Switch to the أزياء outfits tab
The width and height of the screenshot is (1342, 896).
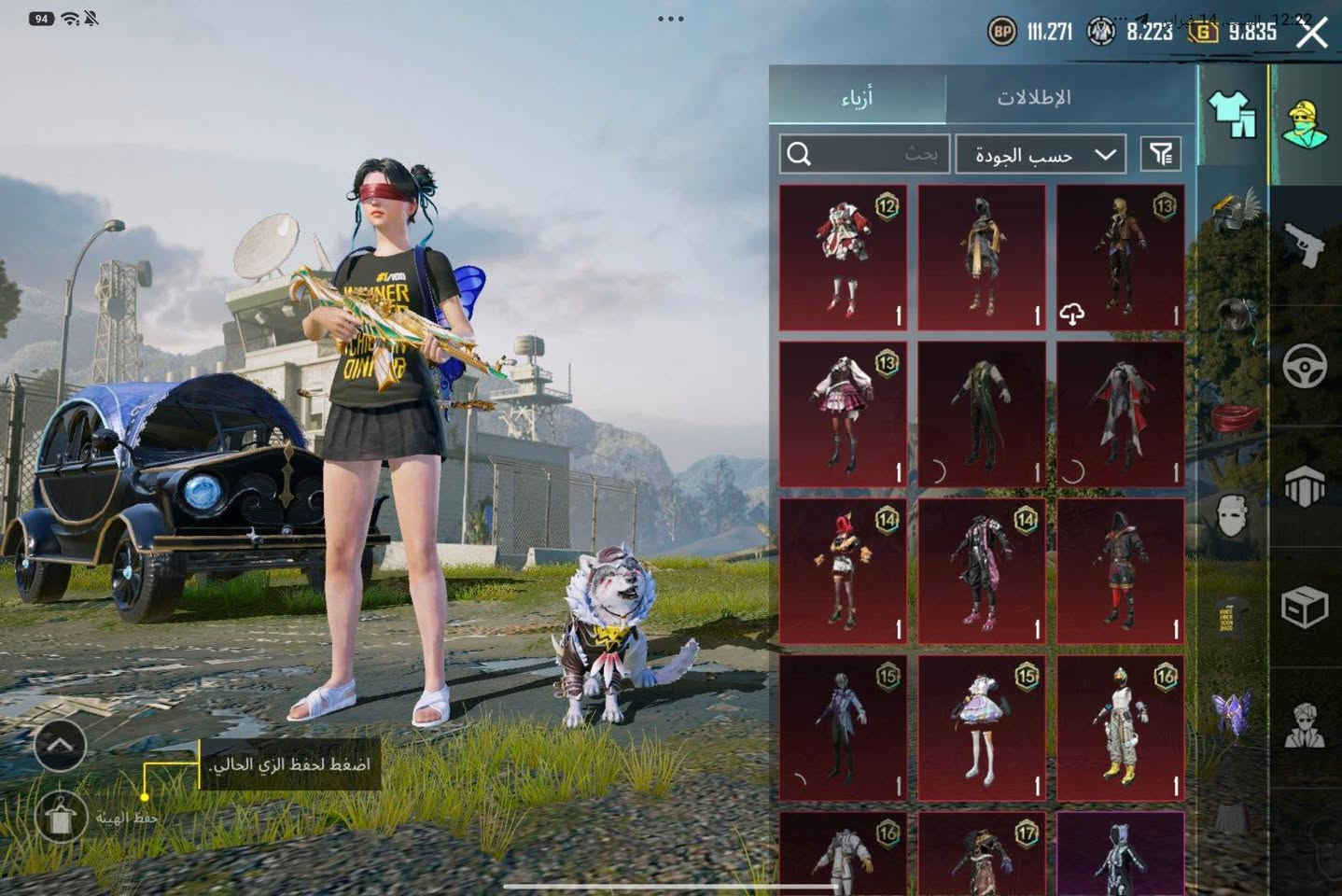857,97
